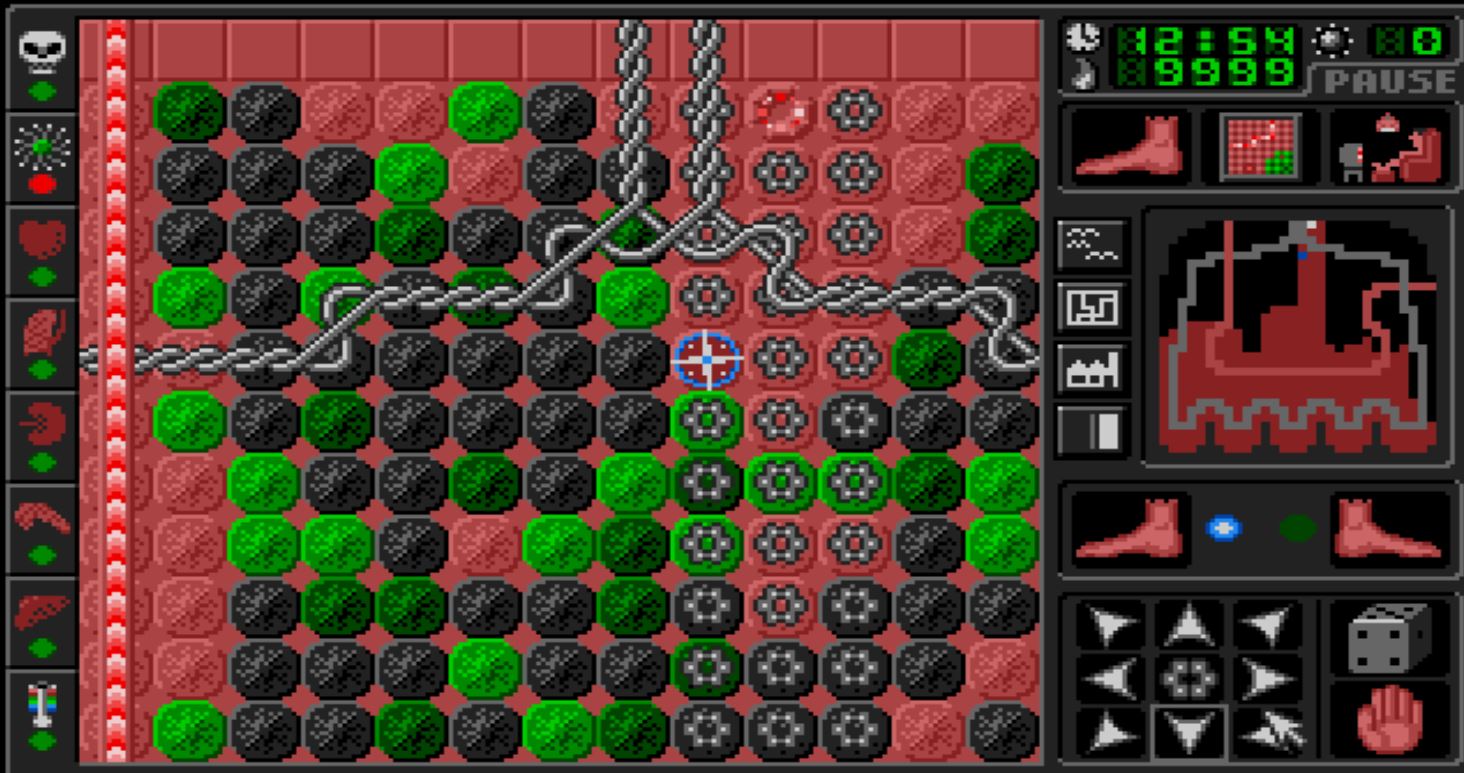Activate the factory icon button
This screenshot has width=1464, height=773.
(x=1092, y=371)
